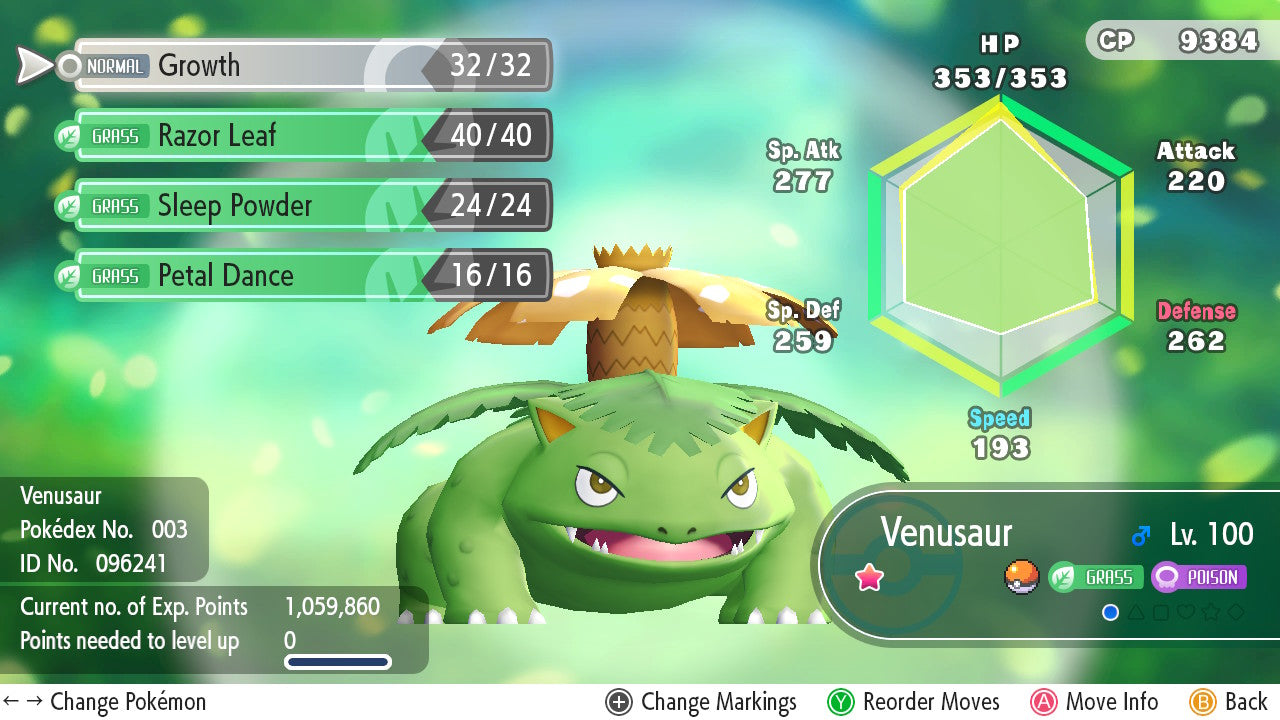Toggle the diamond marking
This screenshot has width=1280, height=720.
pyautogui.click(x=1236, y=612)
